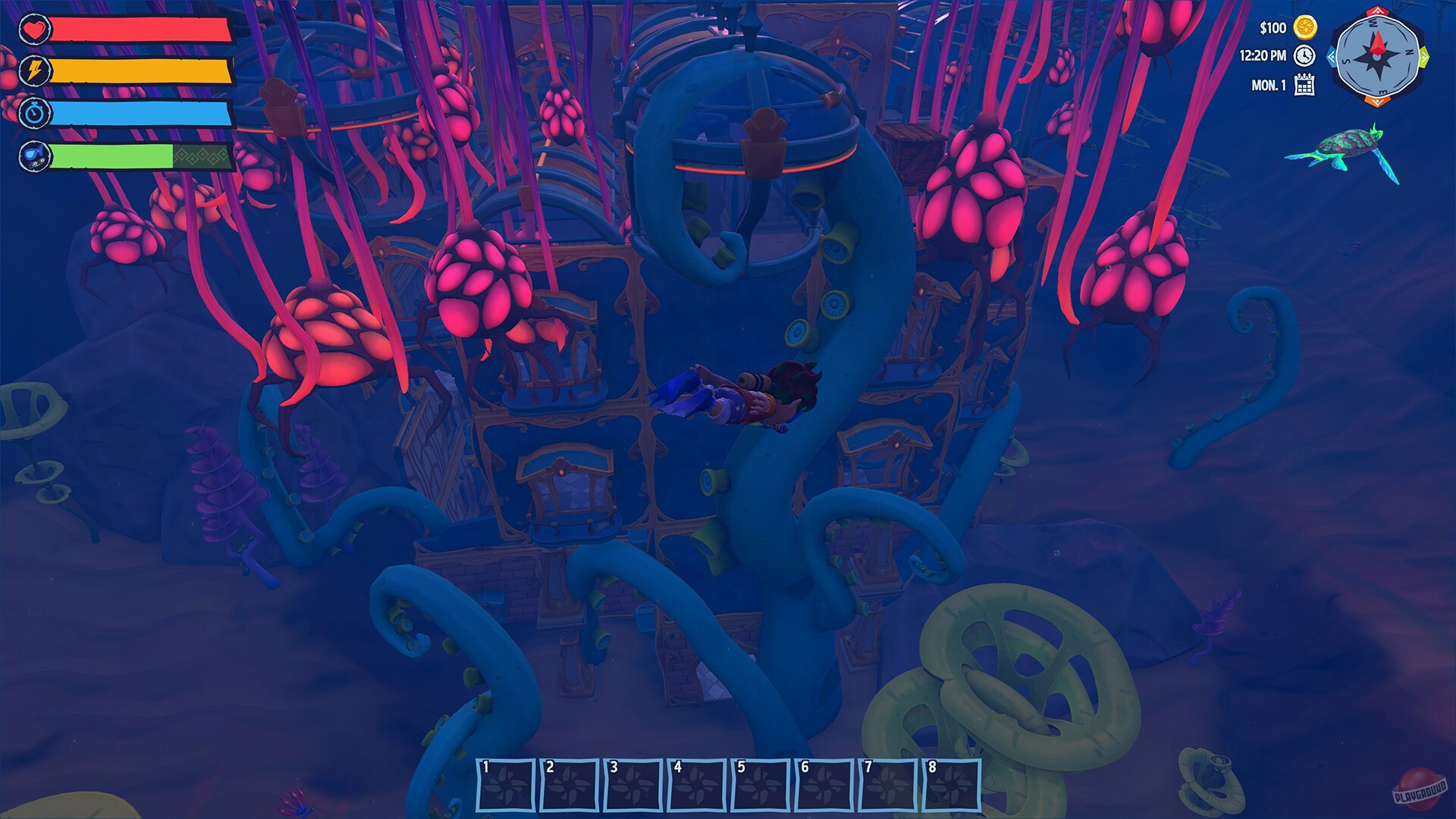Click the $100 money display
Image resolution: width=1456 pixels, height=819 pixels.
1272,27
